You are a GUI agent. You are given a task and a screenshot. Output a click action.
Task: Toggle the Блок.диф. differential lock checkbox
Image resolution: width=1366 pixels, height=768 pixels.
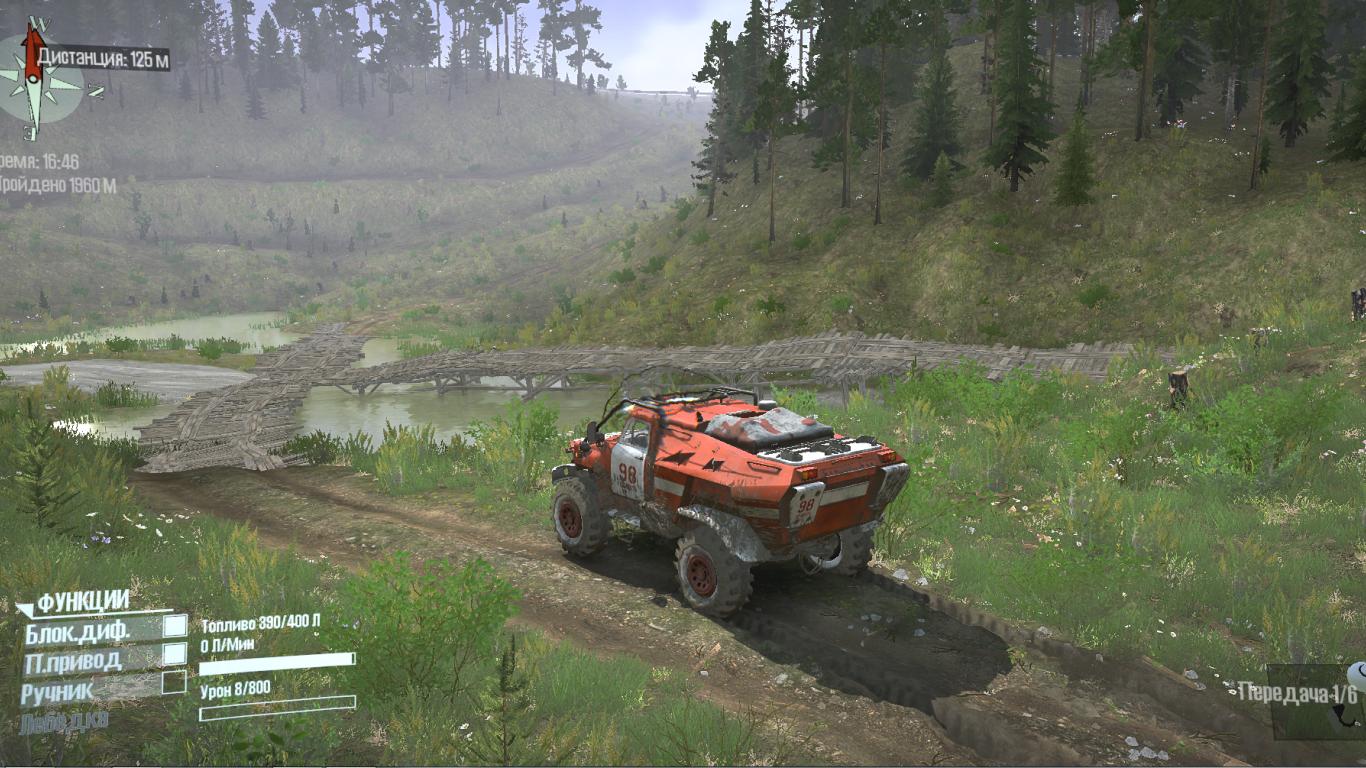click(175, 626)
